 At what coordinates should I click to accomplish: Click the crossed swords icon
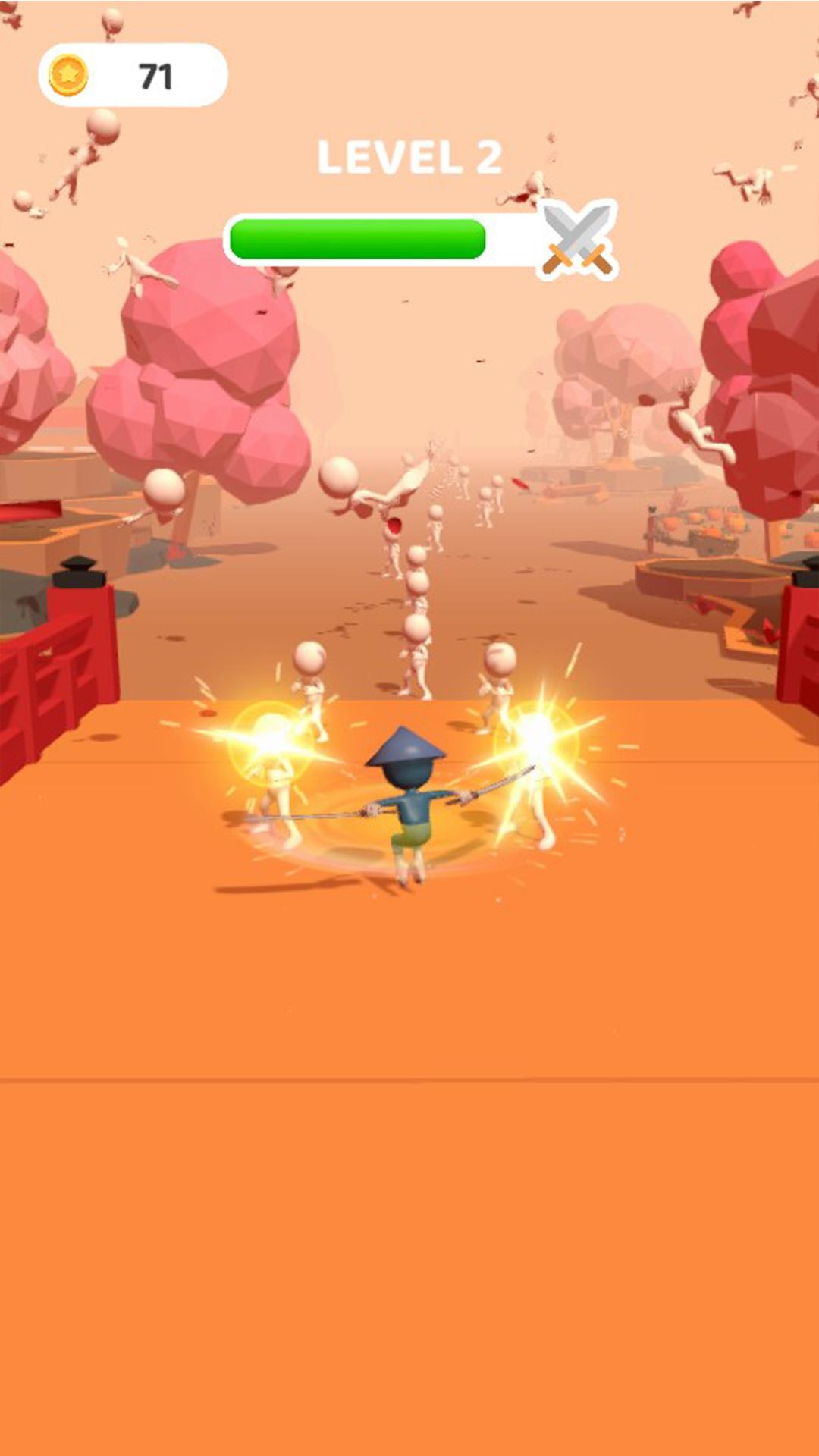[579, 240]
